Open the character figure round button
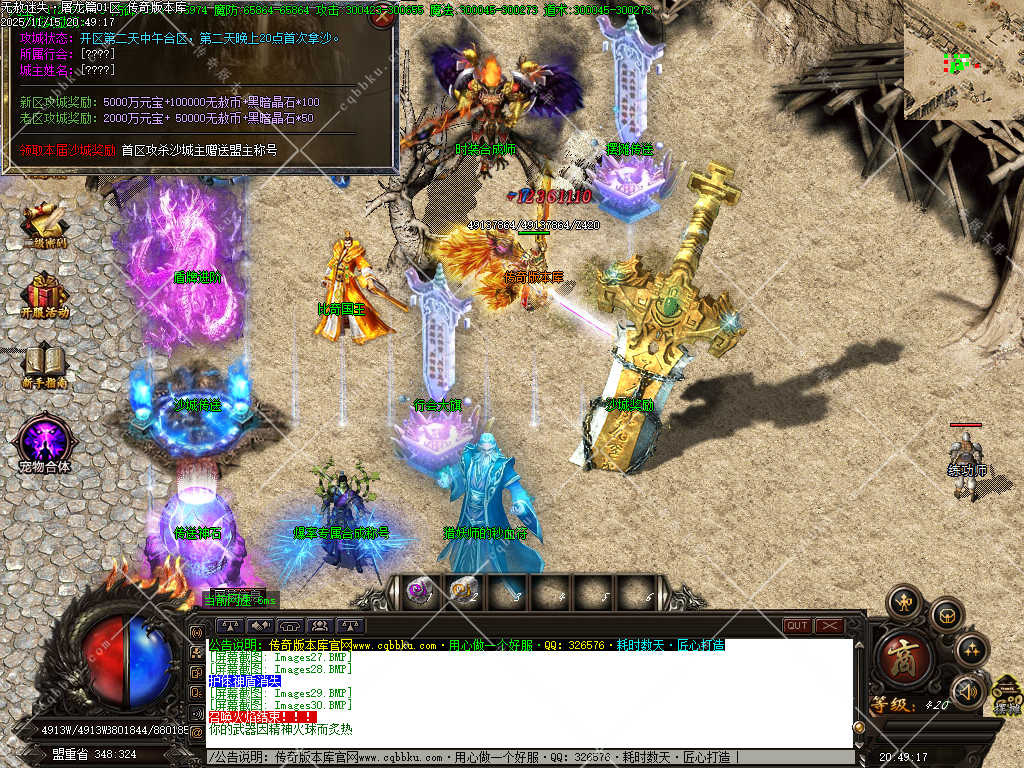This screenshot has width=1024, height=768. pos(904,602)
